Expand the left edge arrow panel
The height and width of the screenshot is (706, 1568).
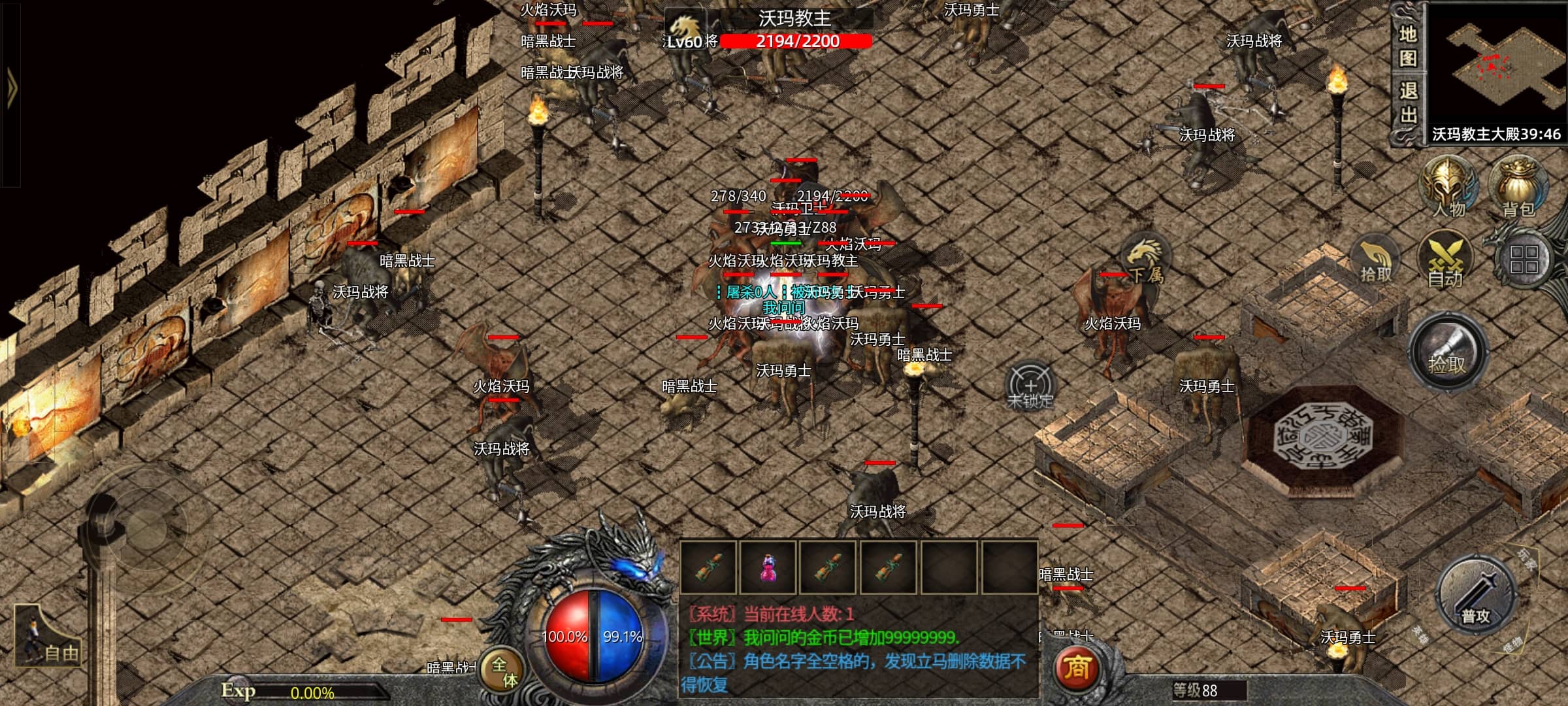tap(10, 87)
